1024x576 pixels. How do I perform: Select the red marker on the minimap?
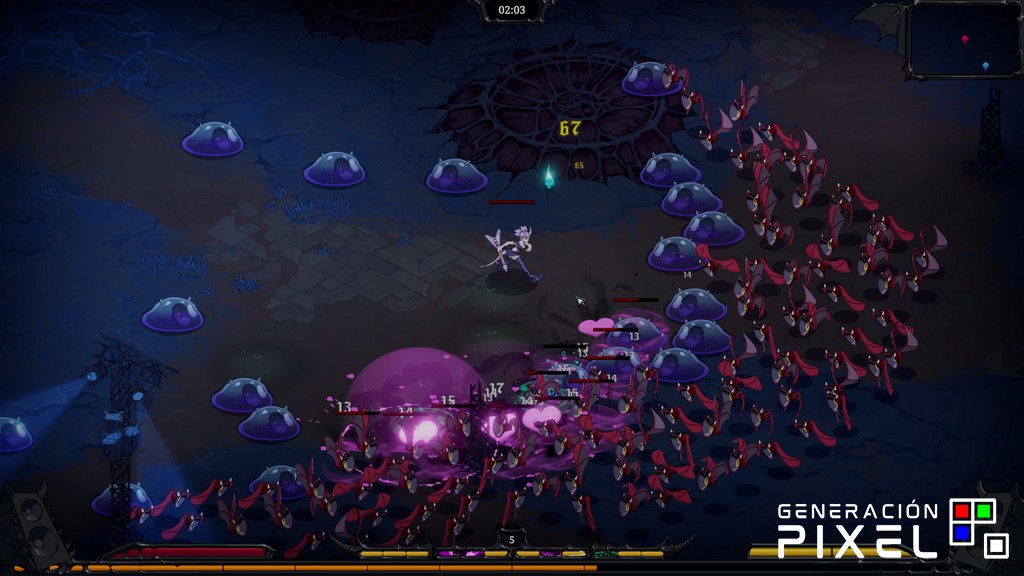tap(965, 39)
